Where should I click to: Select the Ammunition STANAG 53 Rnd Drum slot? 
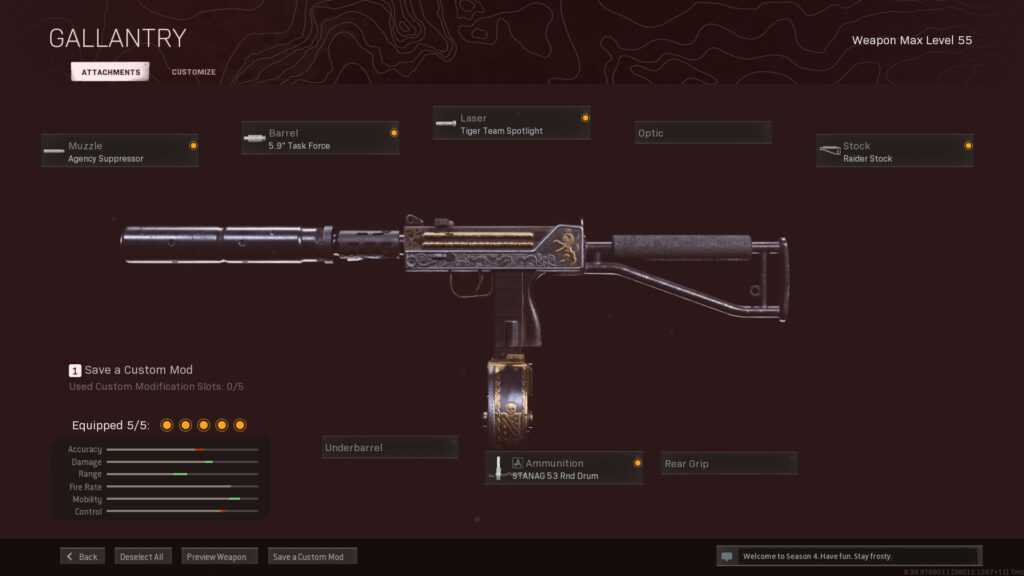[x=565, y=469]
